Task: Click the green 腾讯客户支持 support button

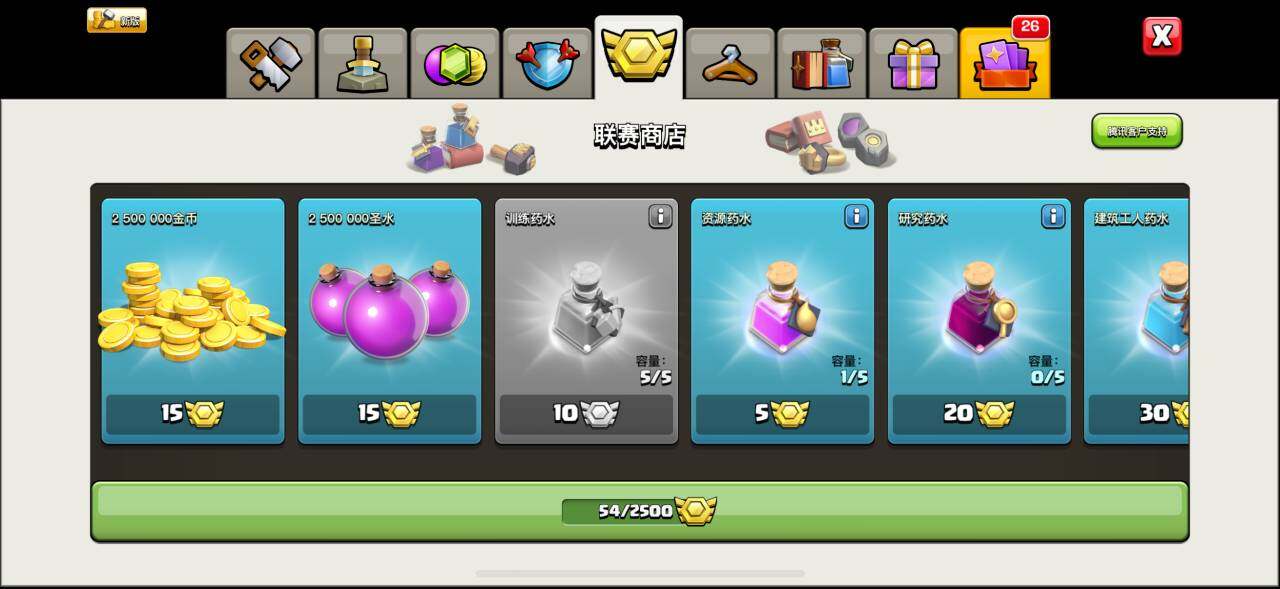Action: (1136, 131)
